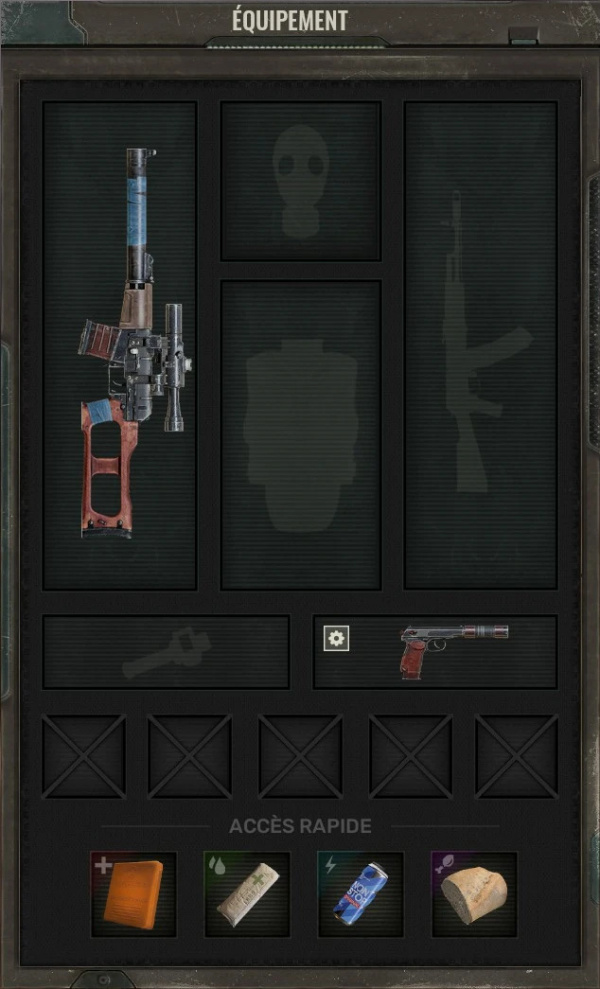The width and height of the screenshot is (600, 989).
Task: Use the orange medkit quick slot
Action: [134, 894]
